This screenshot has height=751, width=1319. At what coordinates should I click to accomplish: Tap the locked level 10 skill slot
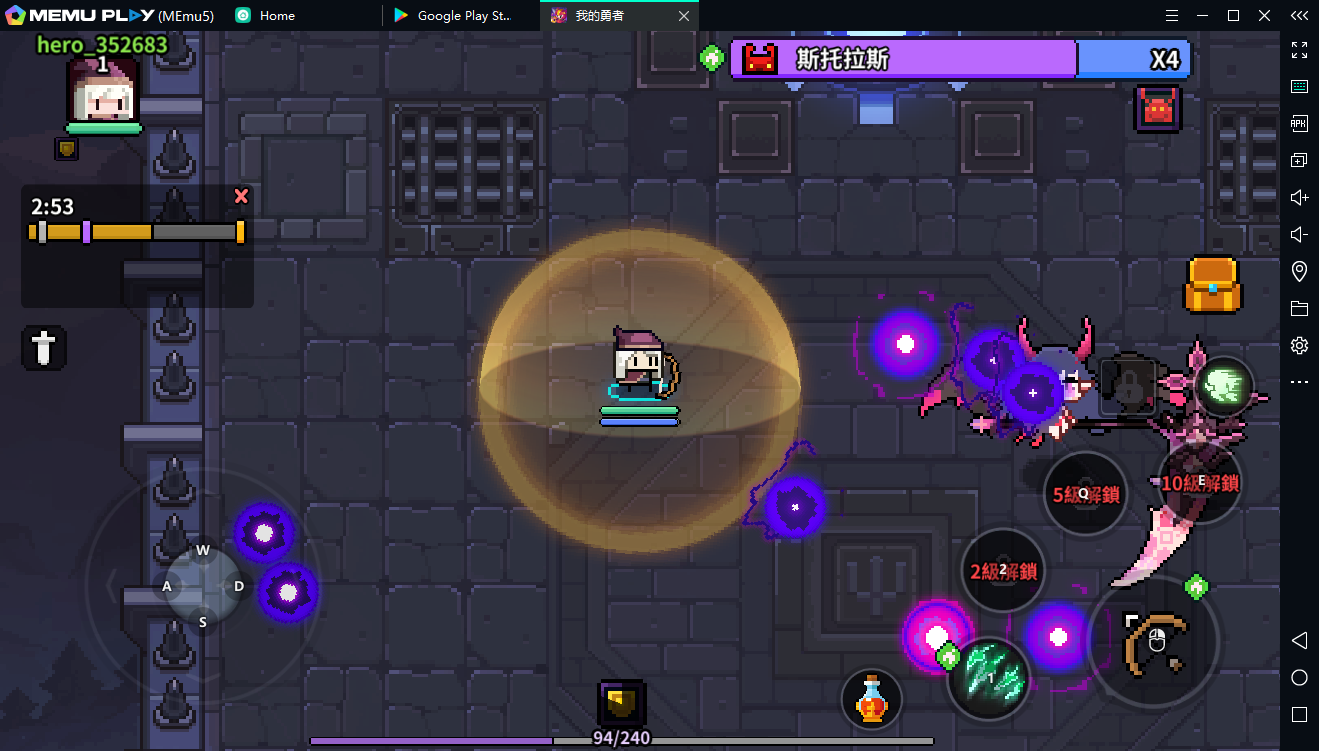(x=1200, y=482)
